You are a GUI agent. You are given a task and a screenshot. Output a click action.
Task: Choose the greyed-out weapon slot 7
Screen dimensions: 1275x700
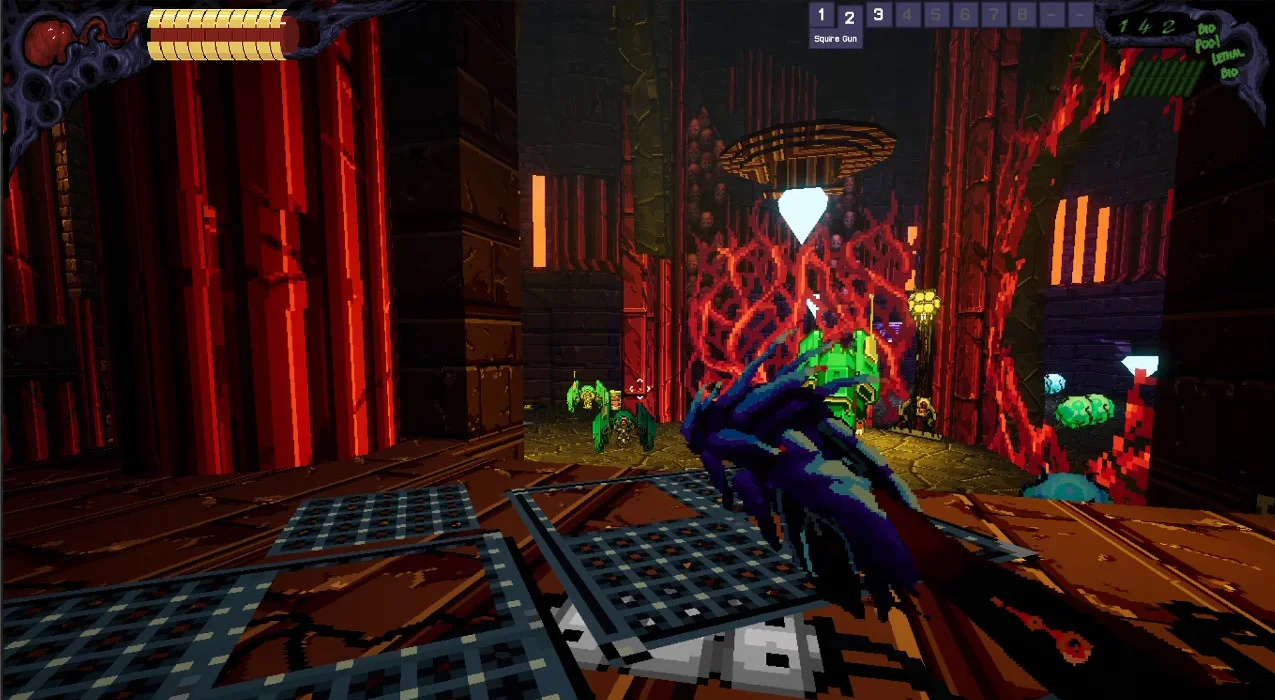click(x=994, y=15)
